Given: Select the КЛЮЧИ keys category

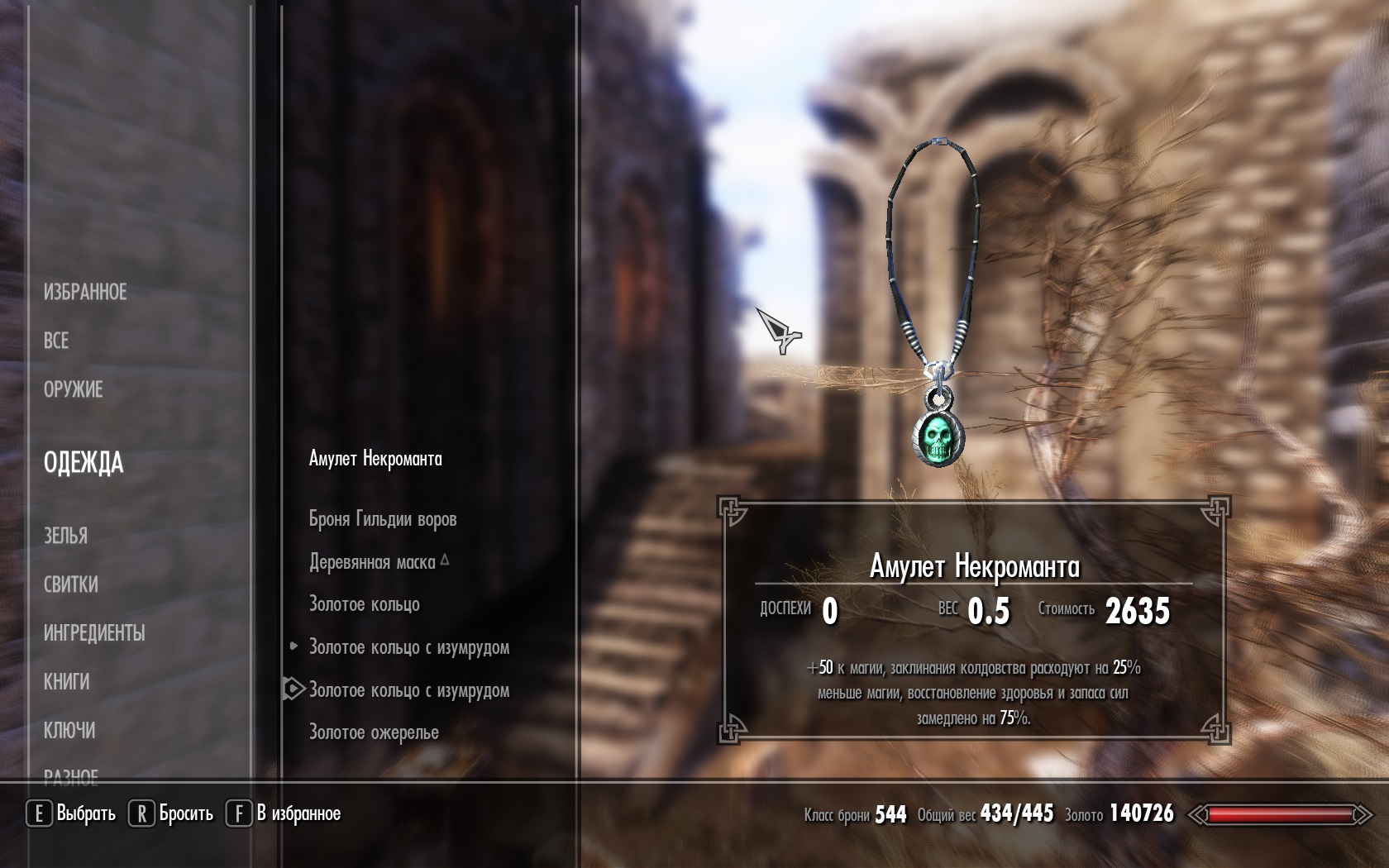Looking at the screenshot, I should [x=69, y=731].
